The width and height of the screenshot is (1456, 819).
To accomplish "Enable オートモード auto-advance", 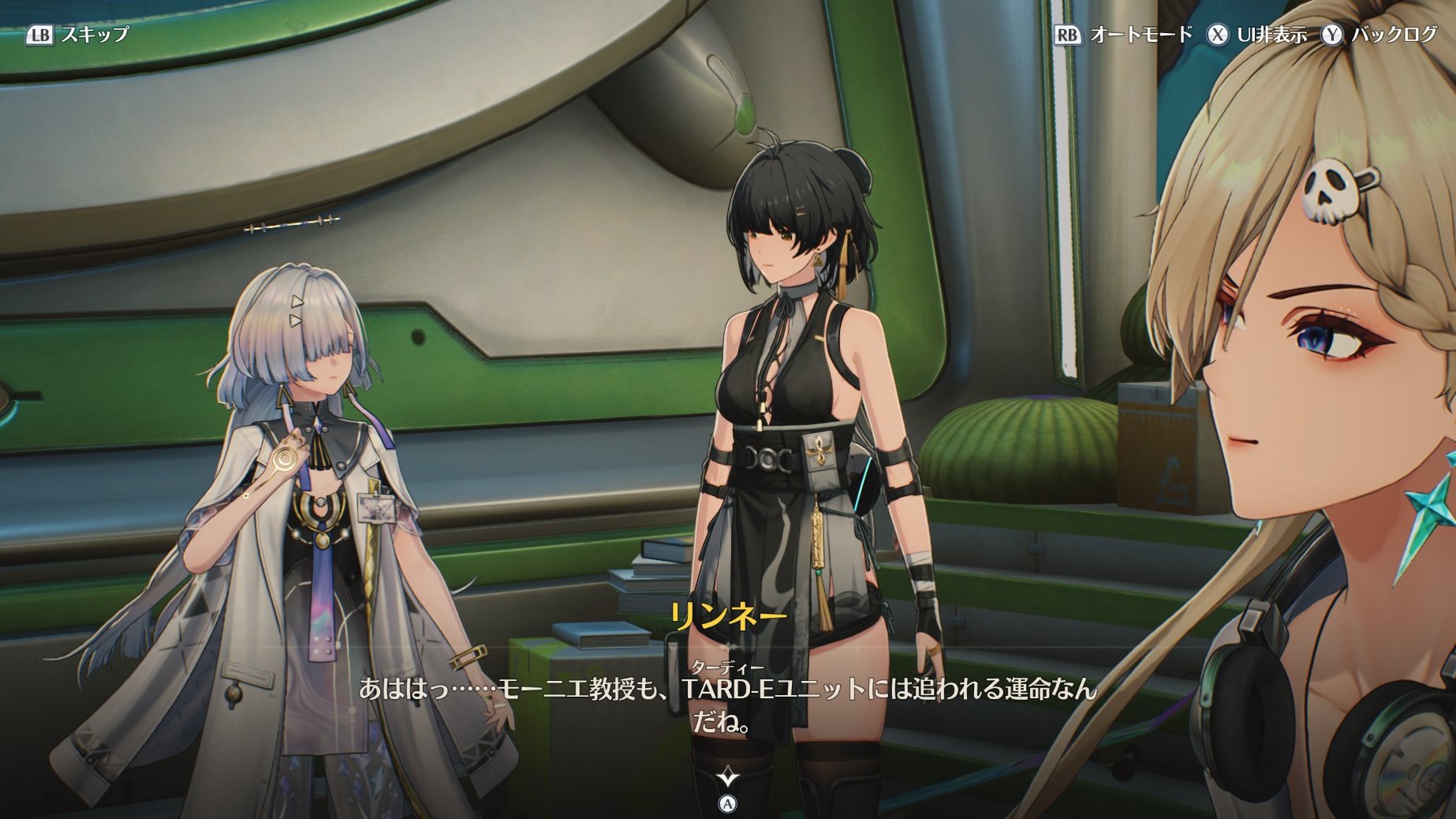I will (x=1123, y=34).
